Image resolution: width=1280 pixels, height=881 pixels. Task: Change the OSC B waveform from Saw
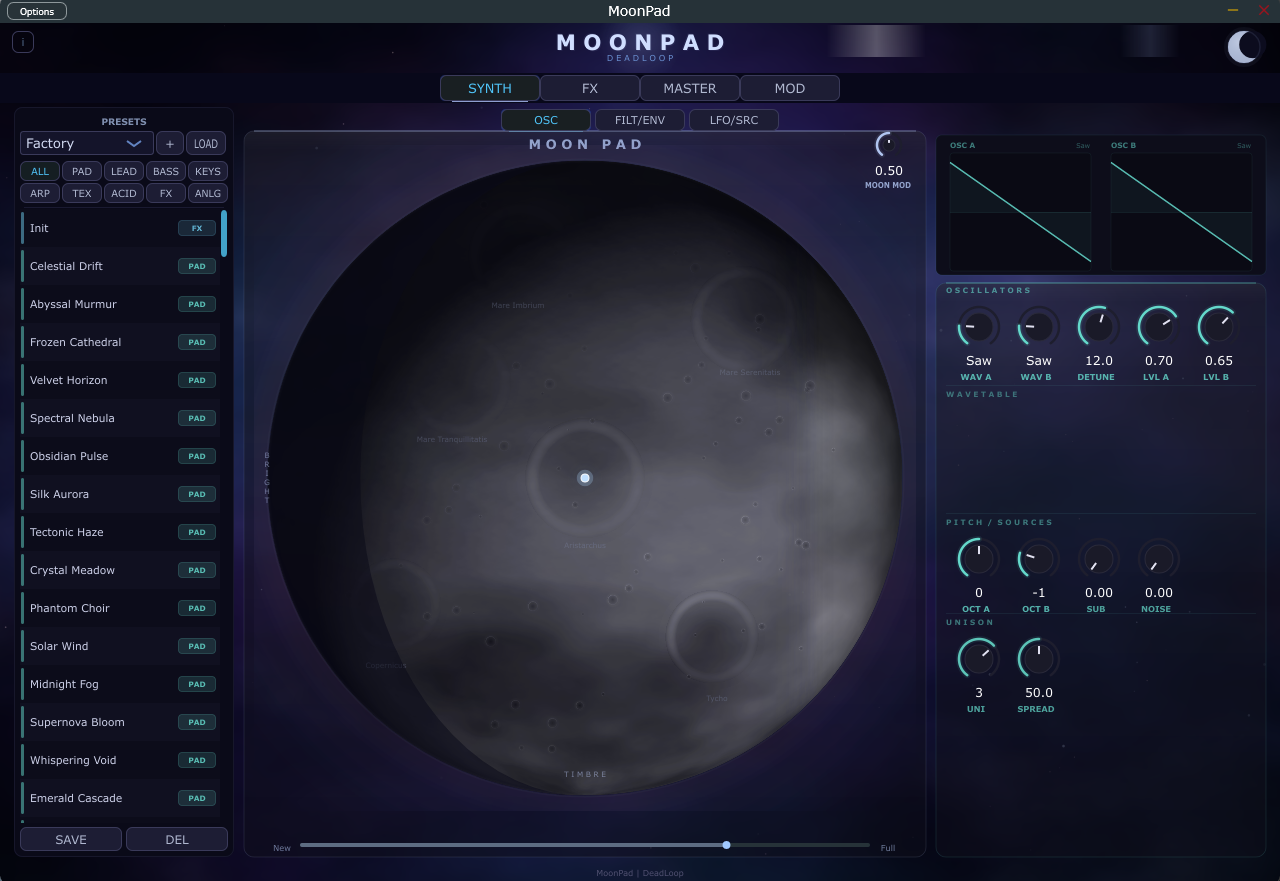(1243, 145)
